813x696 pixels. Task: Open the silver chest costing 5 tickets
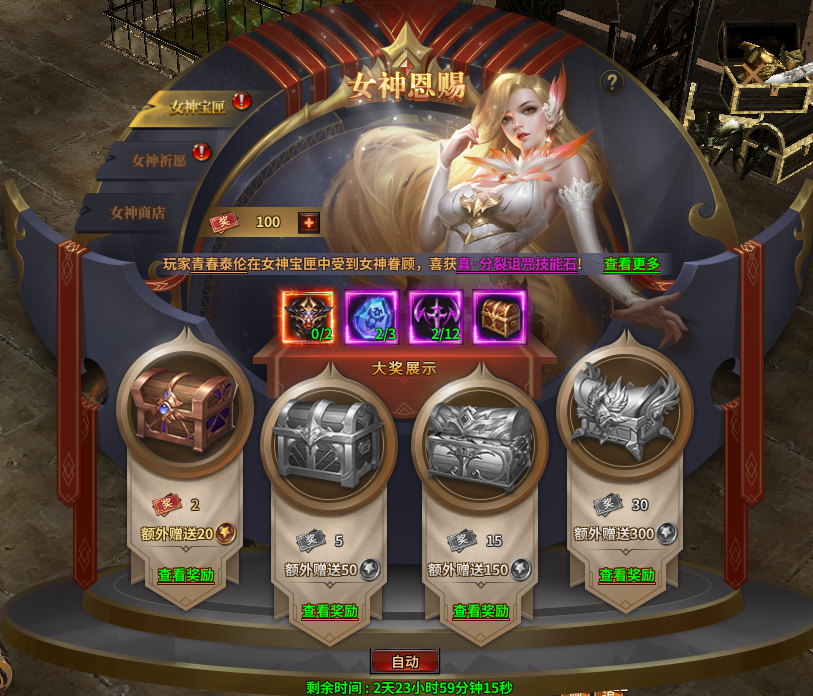(328, 441)
